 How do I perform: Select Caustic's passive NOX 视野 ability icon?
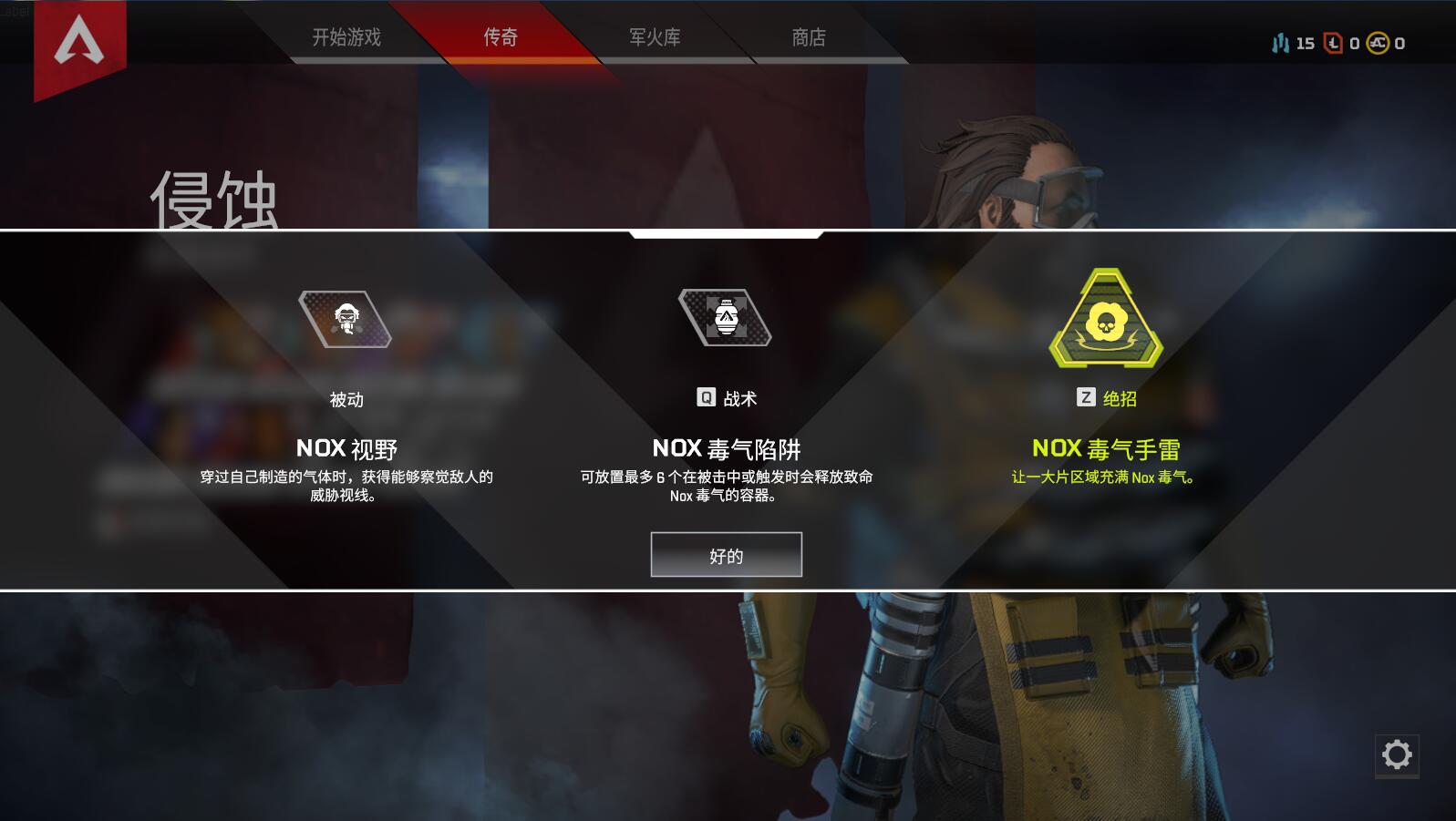tap(345, 321)
